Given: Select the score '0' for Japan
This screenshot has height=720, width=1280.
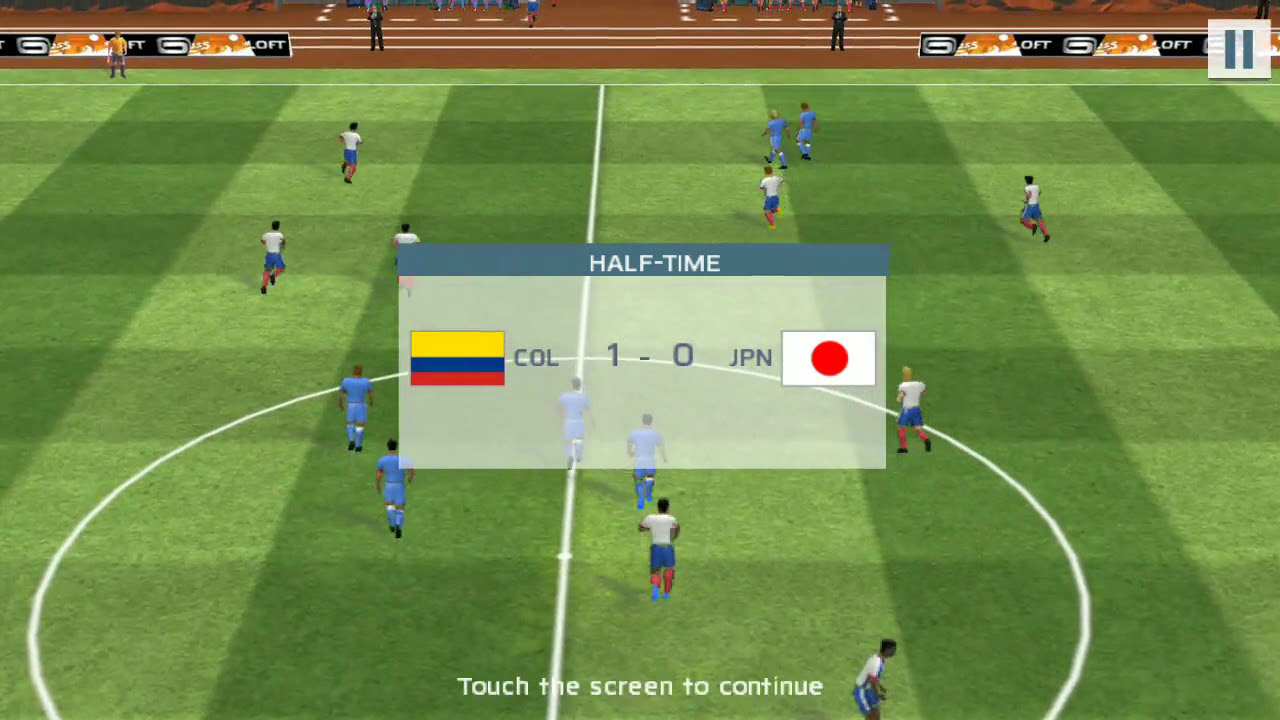Looking at the screenshot, I should point(684,356).
